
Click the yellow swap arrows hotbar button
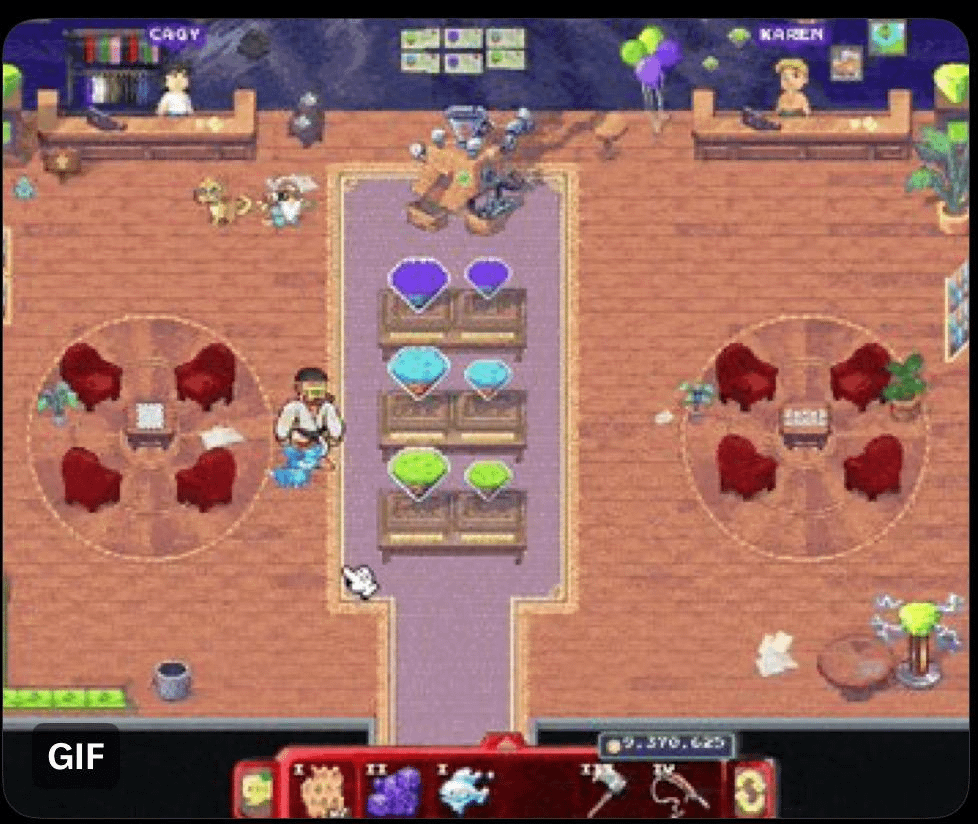(x=752, y=788)
